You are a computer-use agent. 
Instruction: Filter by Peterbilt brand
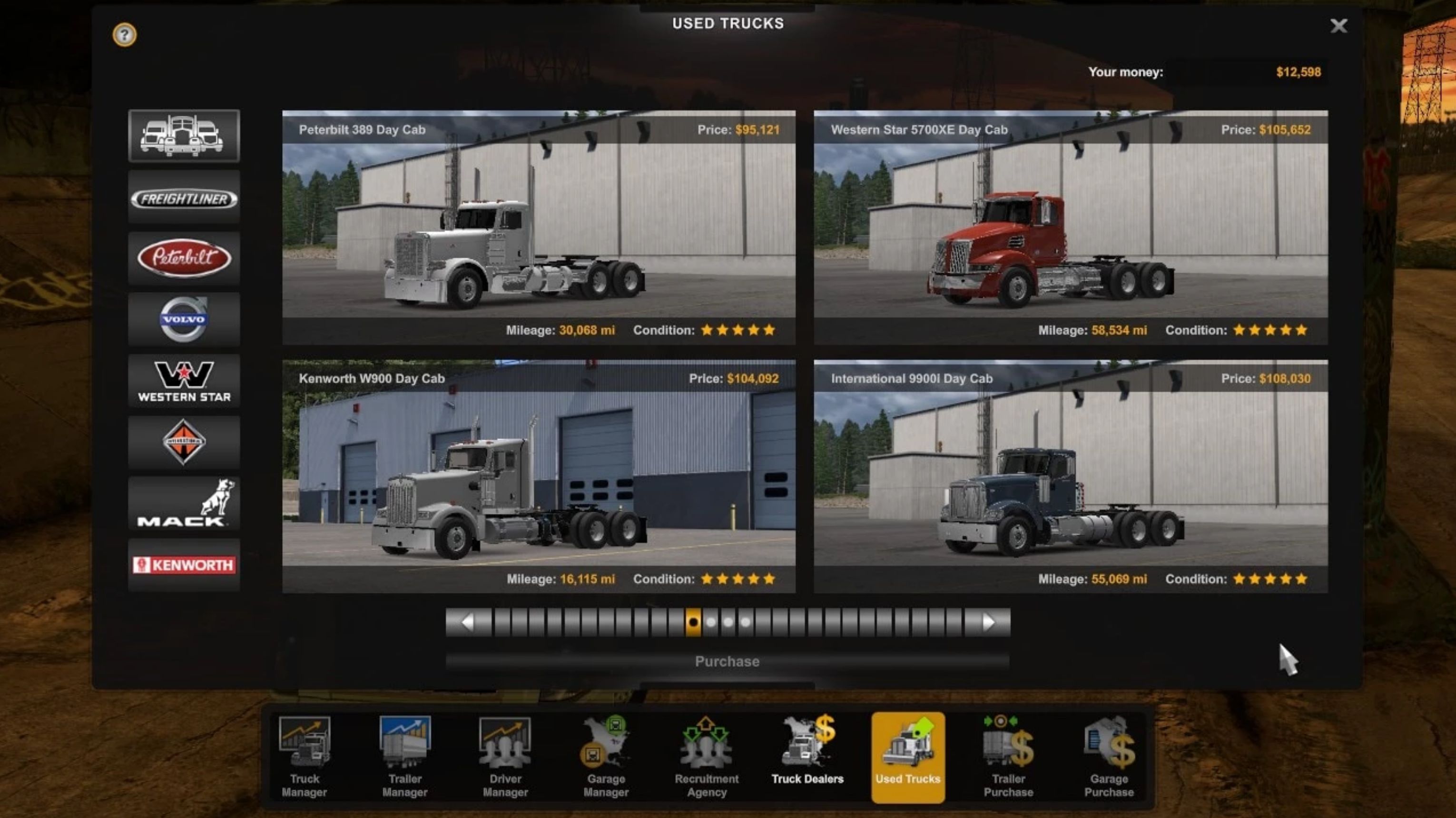tap(184, 258)
